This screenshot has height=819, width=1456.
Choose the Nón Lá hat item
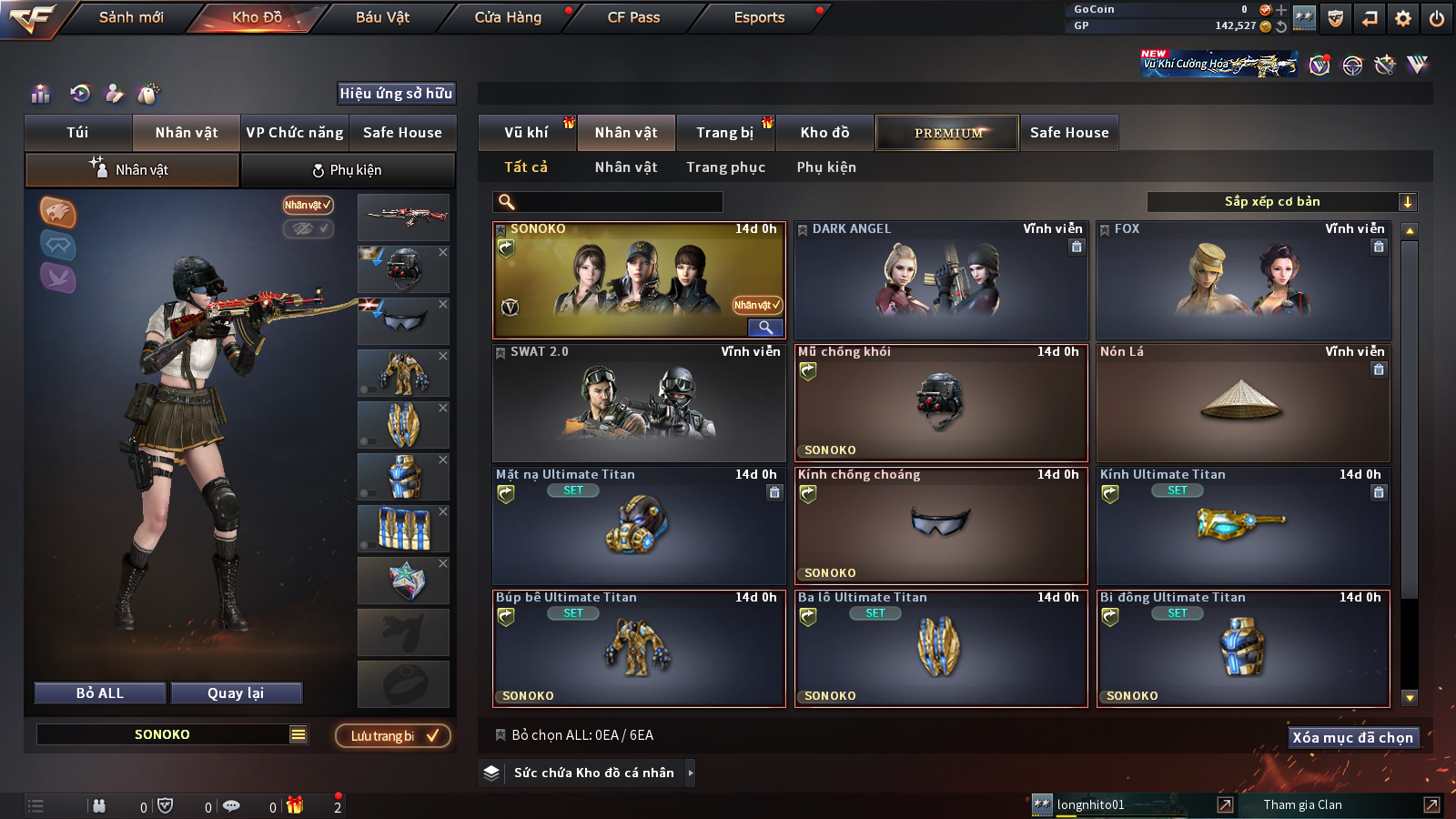1243,403
